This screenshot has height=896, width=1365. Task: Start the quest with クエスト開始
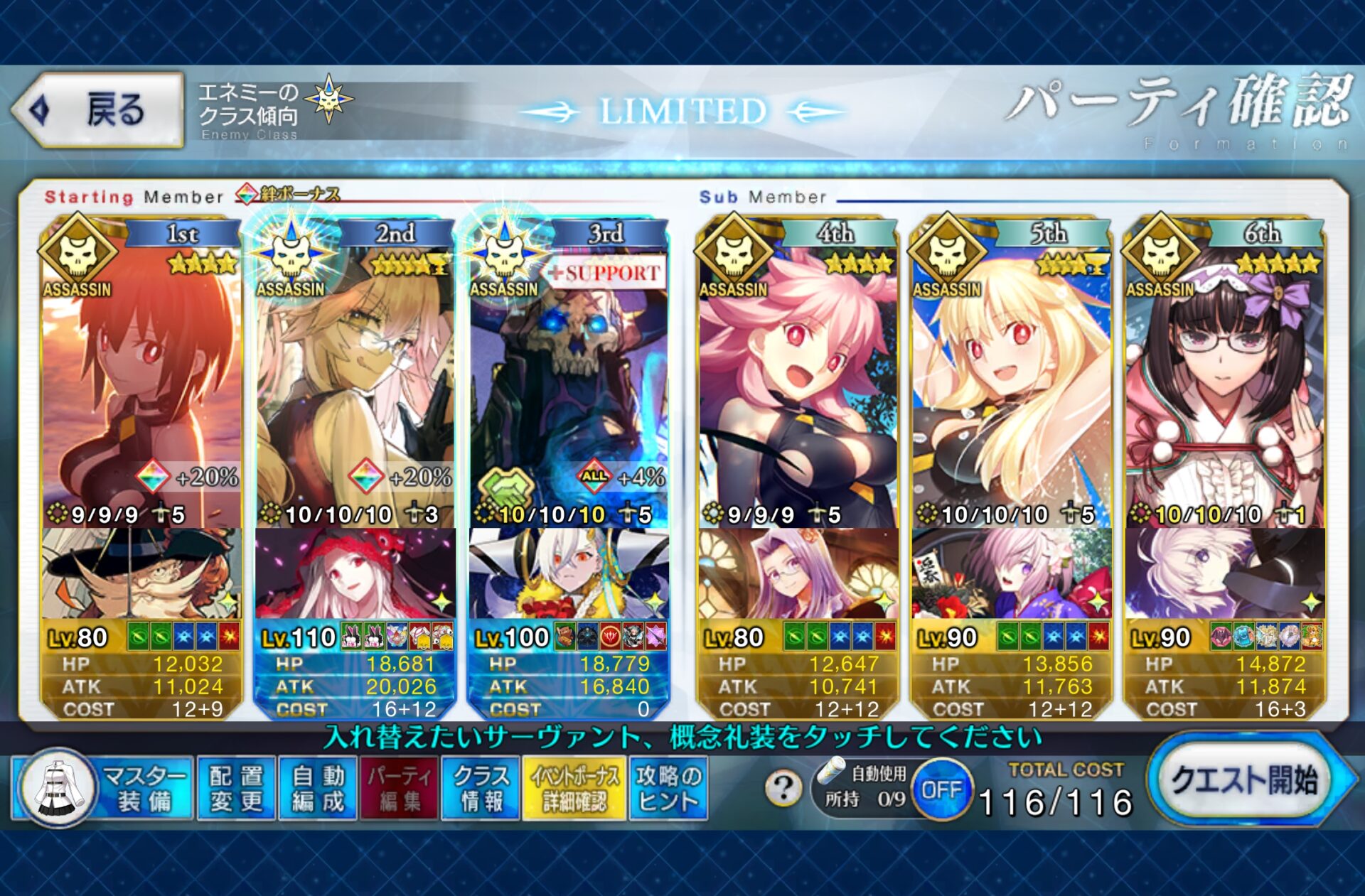coord(1244,780)
